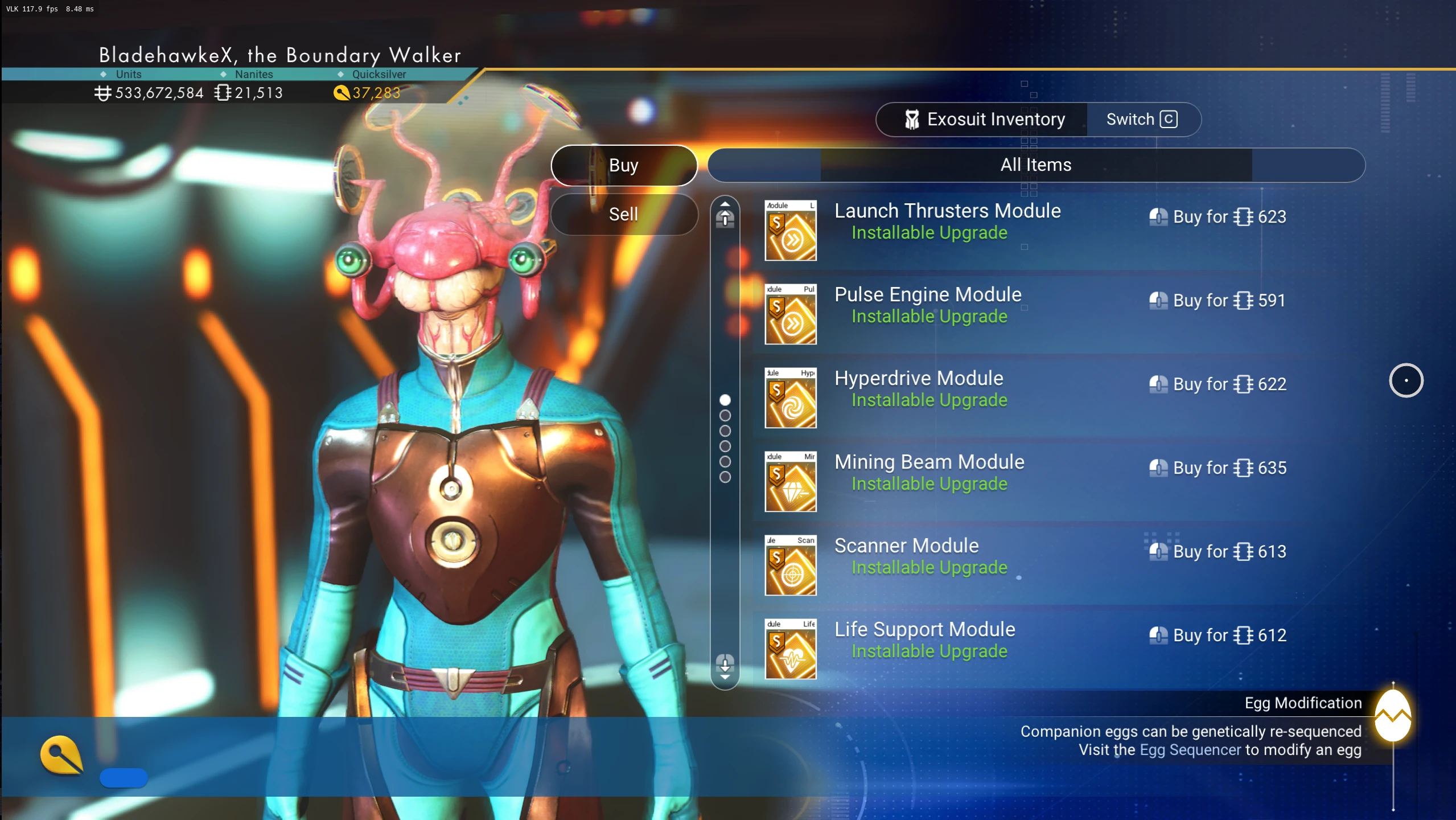Screen dimensions: 1456x820
Task: Switch to the Sell tab
Action: pos(624,214)
